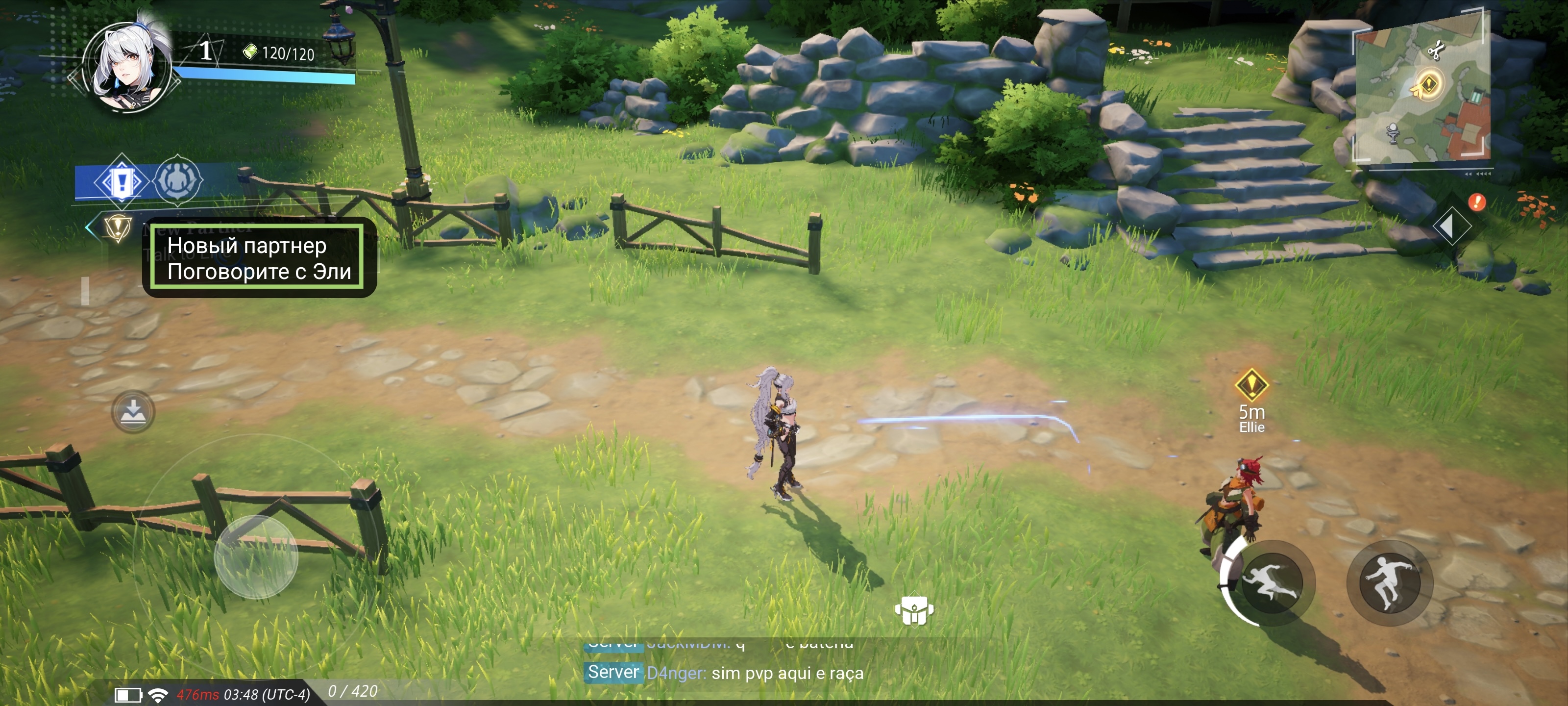
Task: Tap the download icon button
Action: (133, 412)
